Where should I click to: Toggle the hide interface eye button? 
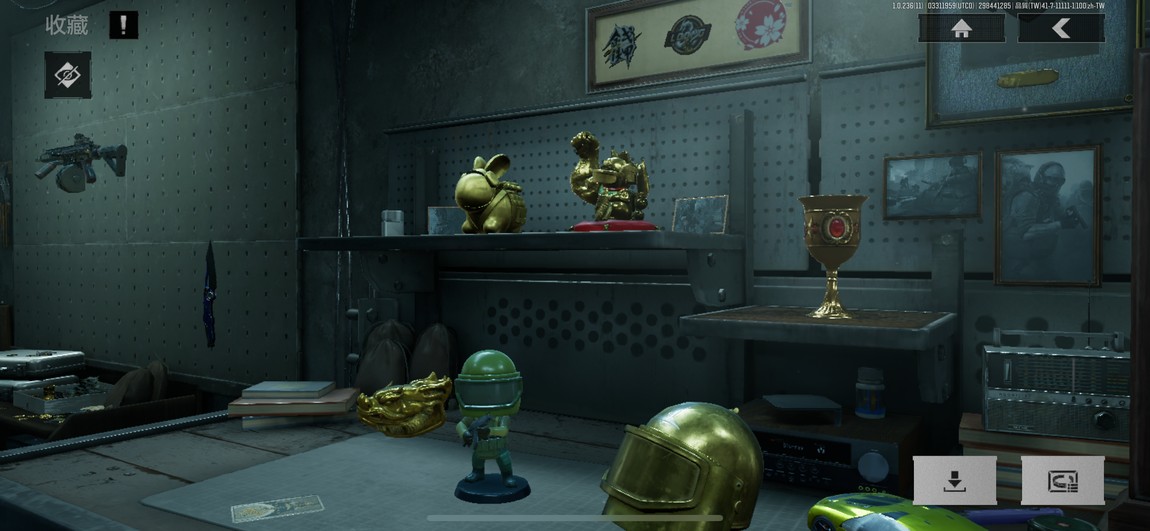[68, 75]
